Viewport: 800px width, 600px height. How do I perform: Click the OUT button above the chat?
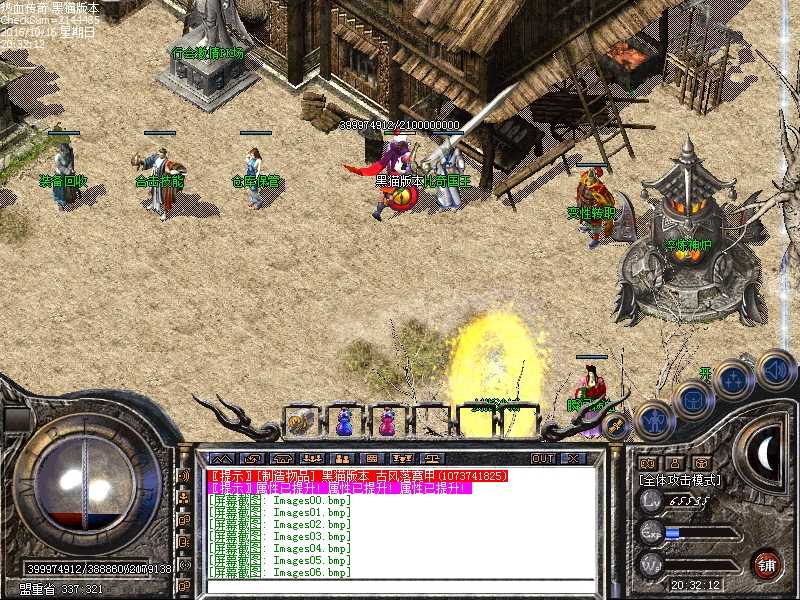pyautogui.click(x=542, y=458)
